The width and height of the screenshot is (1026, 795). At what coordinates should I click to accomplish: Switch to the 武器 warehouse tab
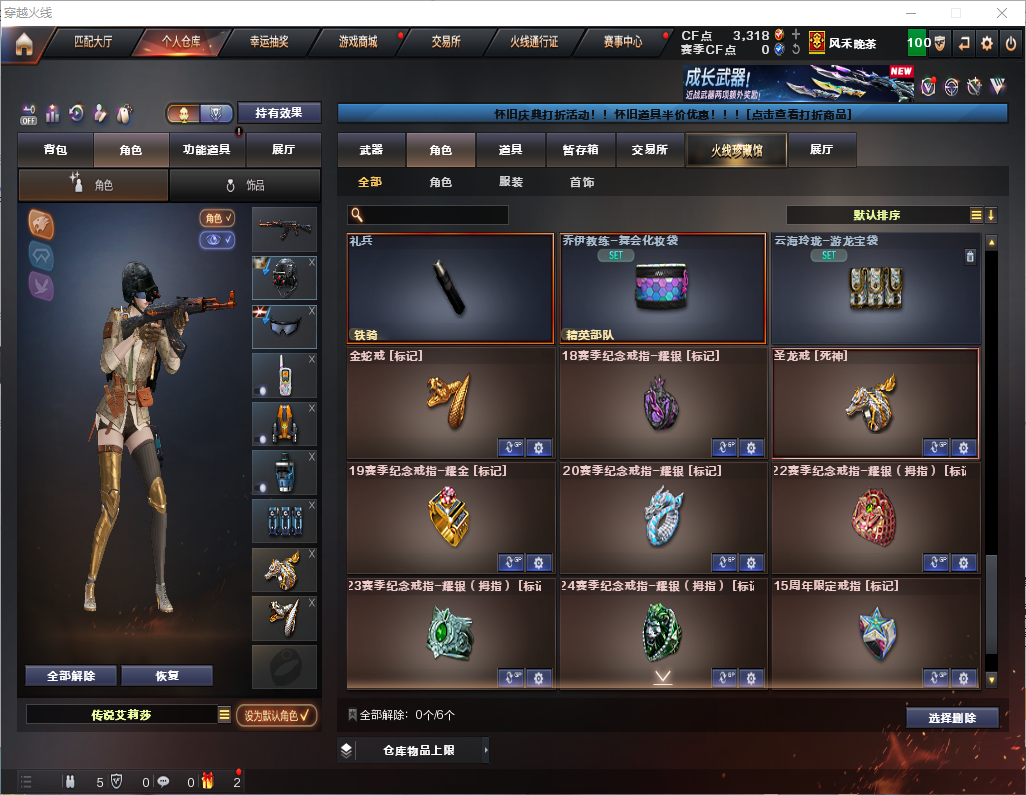click(x=371, y=150)
